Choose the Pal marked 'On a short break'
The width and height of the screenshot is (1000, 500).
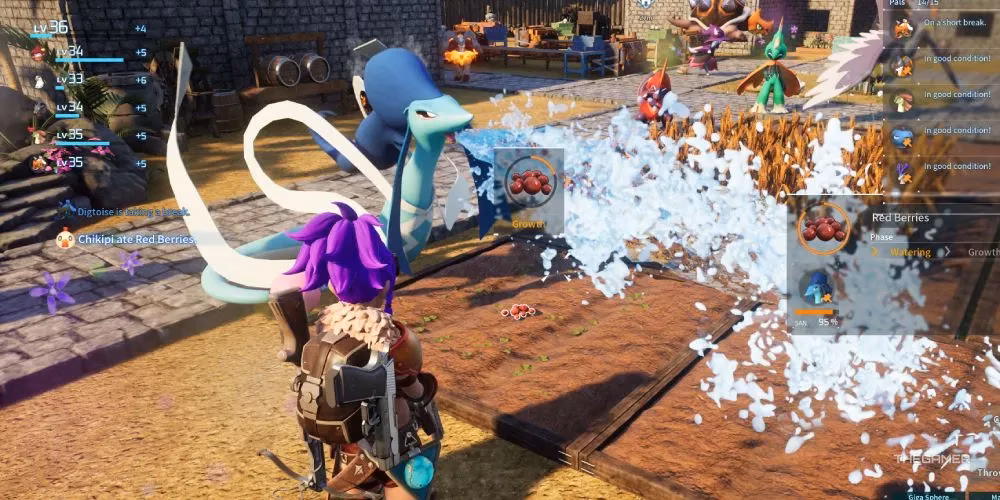click(903, 28)
